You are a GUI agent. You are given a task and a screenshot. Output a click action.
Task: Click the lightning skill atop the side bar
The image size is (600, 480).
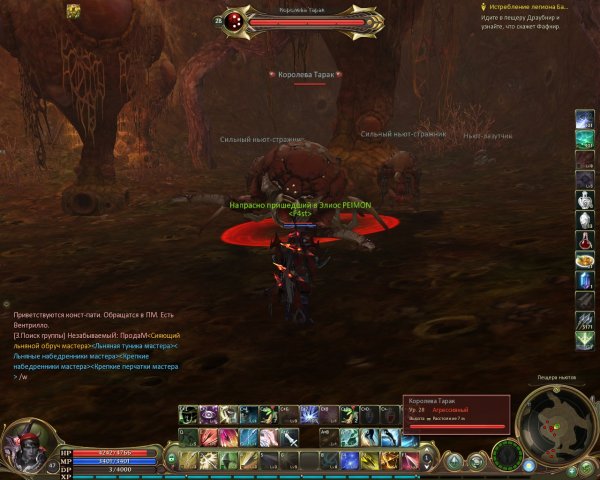pos(584,118)
